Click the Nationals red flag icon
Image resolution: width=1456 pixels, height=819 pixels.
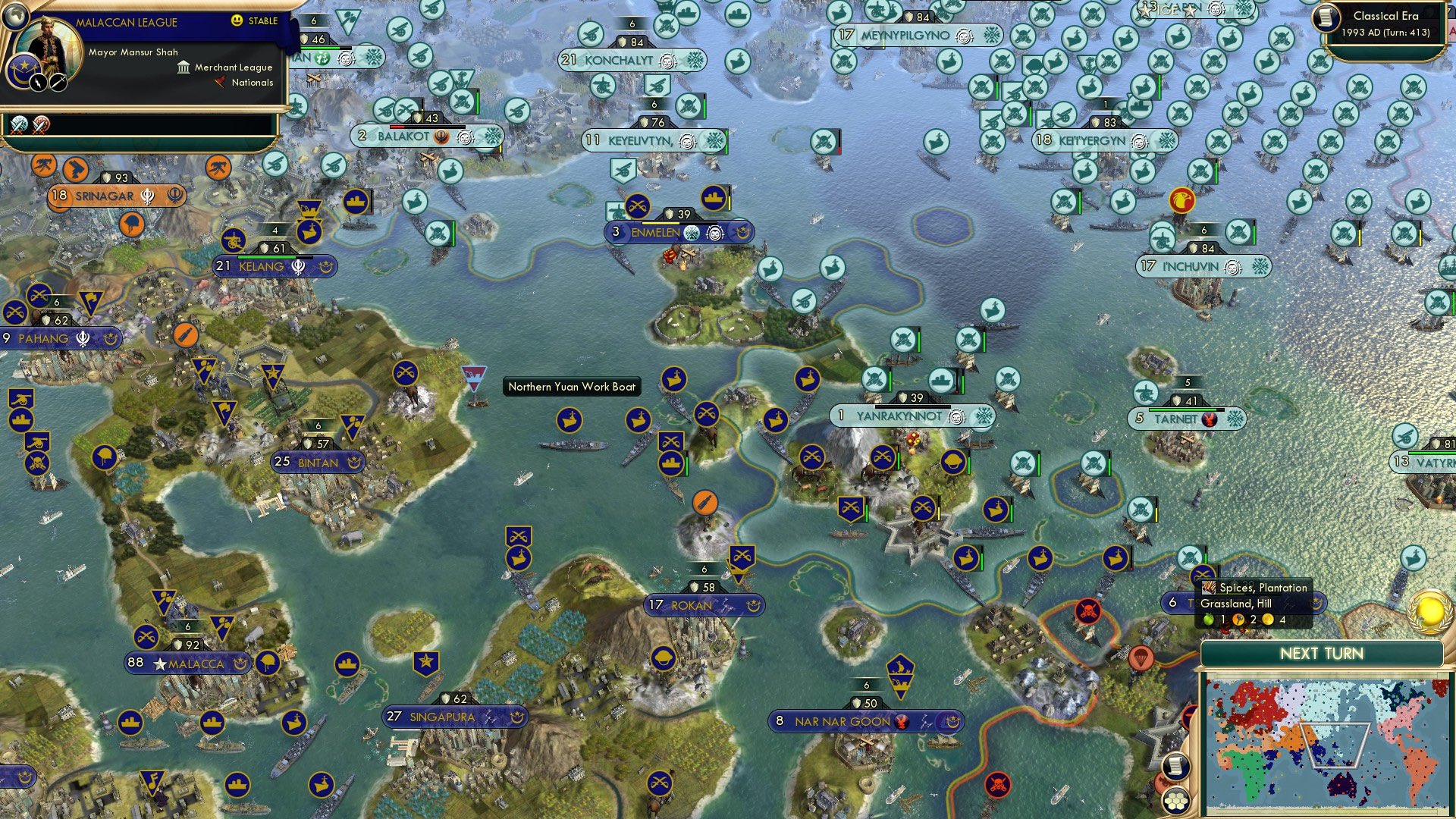(221, 83)
